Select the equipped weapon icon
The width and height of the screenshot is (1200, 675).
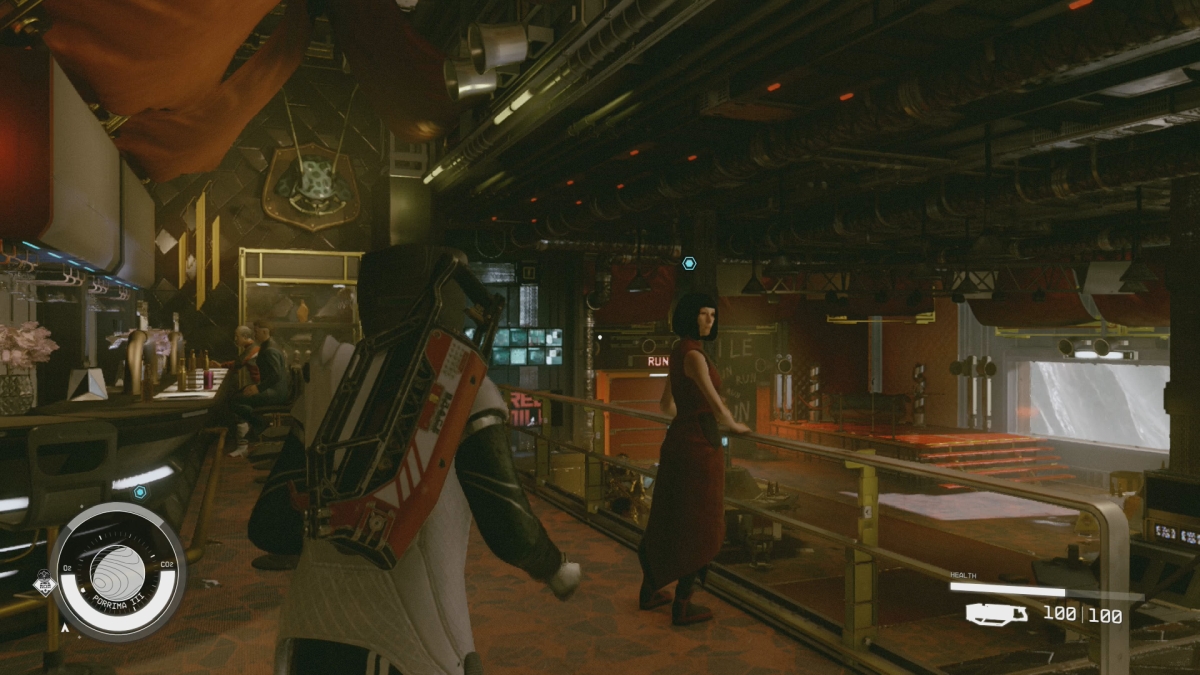point(996,614)
